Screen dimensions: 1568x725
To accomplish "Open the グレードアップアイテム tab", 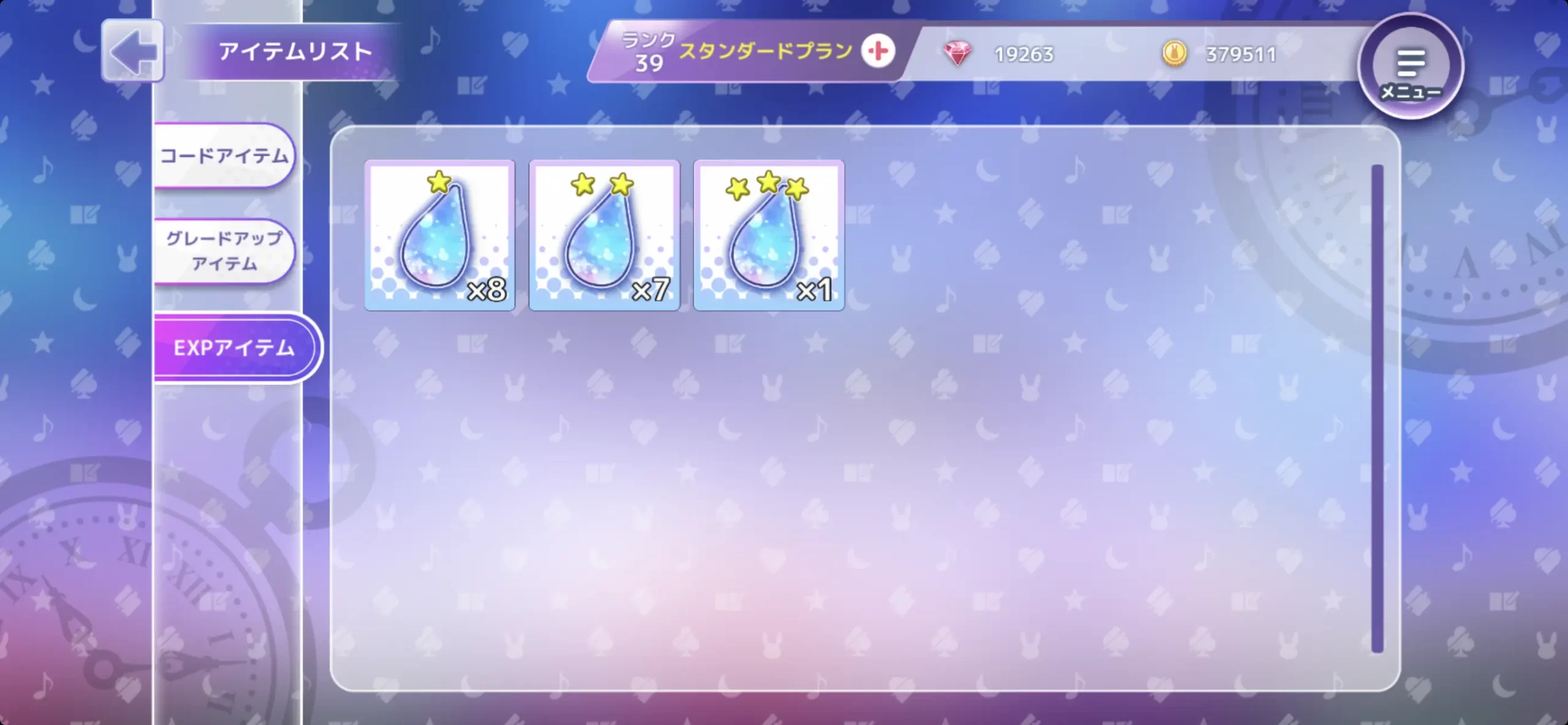I will click(224, 251).
